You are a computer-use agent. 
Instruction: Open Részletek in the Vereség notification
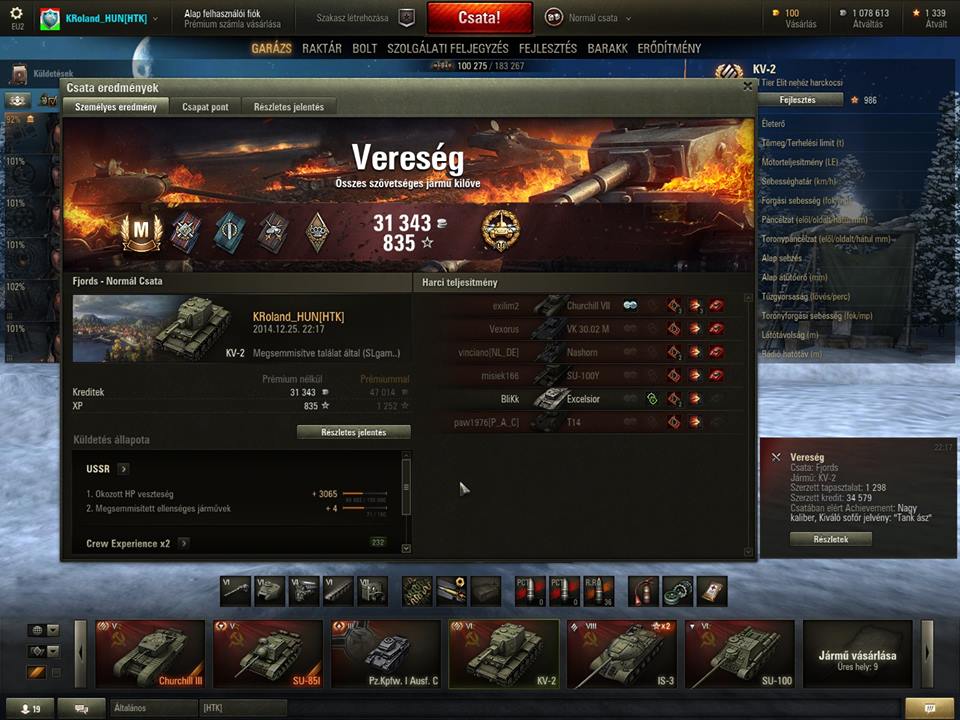(830, 538)
